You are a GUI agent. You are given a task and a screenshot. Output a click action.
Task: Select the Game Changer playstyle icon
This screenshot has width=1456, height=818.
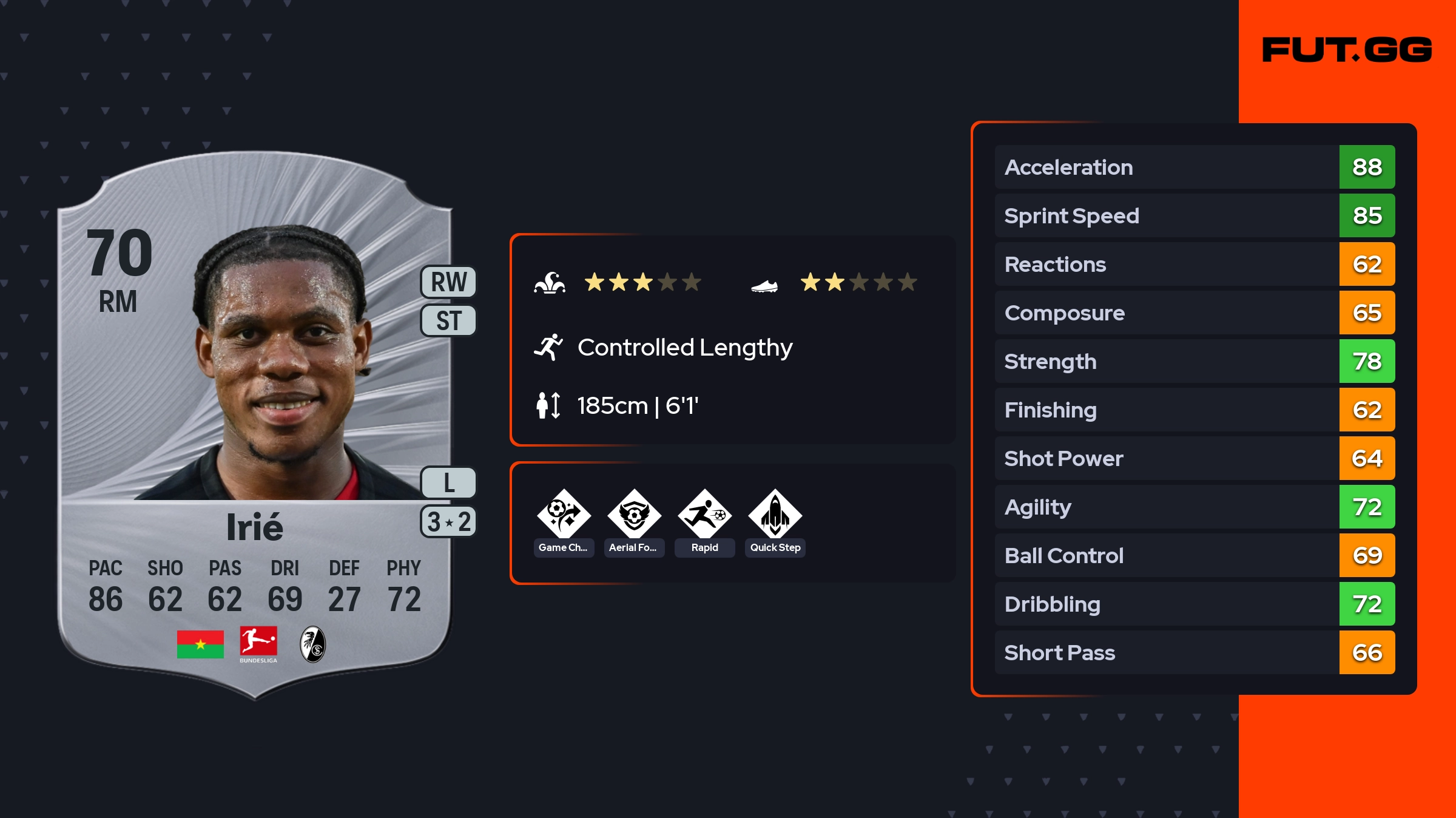(564, 515)
